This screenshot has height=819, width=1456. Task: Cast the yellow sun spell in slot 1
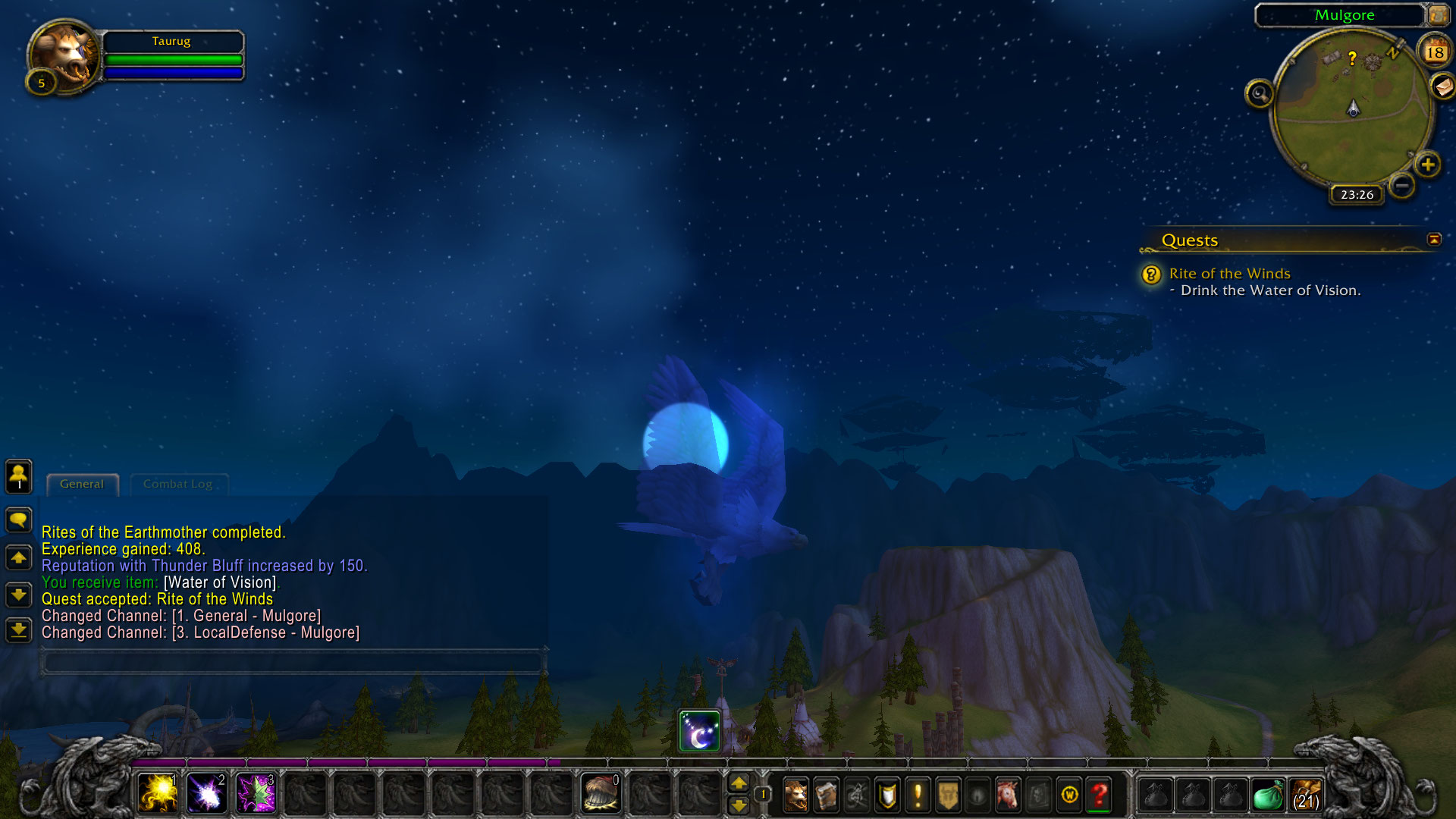coord(158,794)
